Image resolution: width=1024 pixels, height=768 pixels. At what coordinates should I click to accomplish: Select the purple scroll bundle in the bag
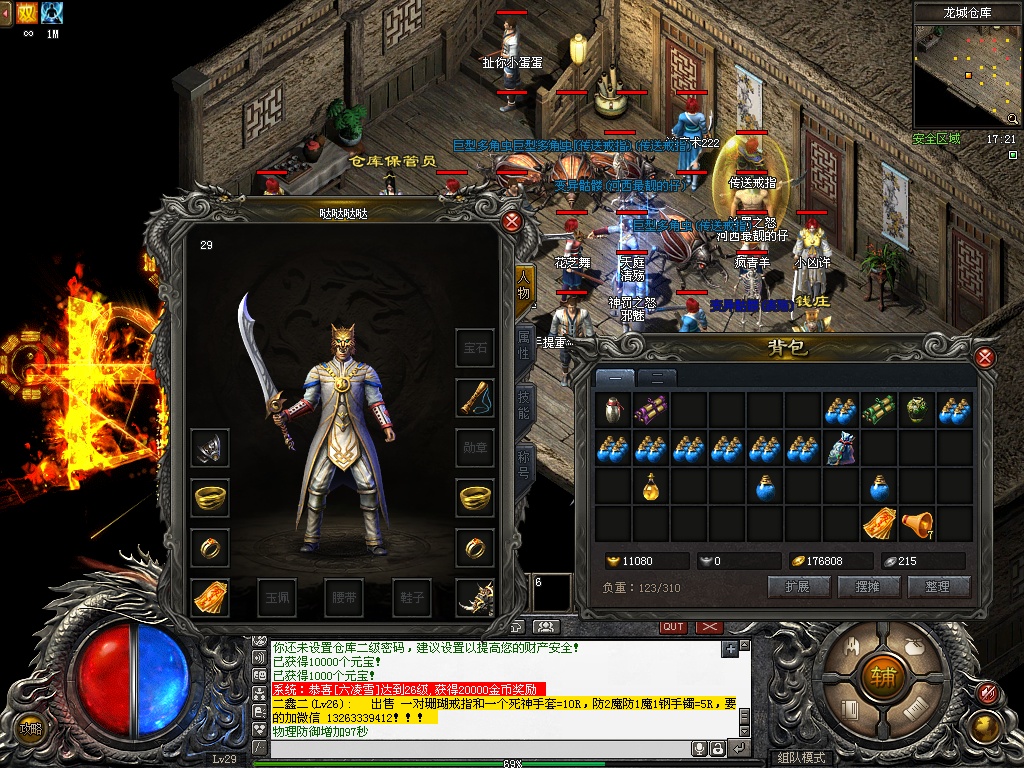coord(652,409)
